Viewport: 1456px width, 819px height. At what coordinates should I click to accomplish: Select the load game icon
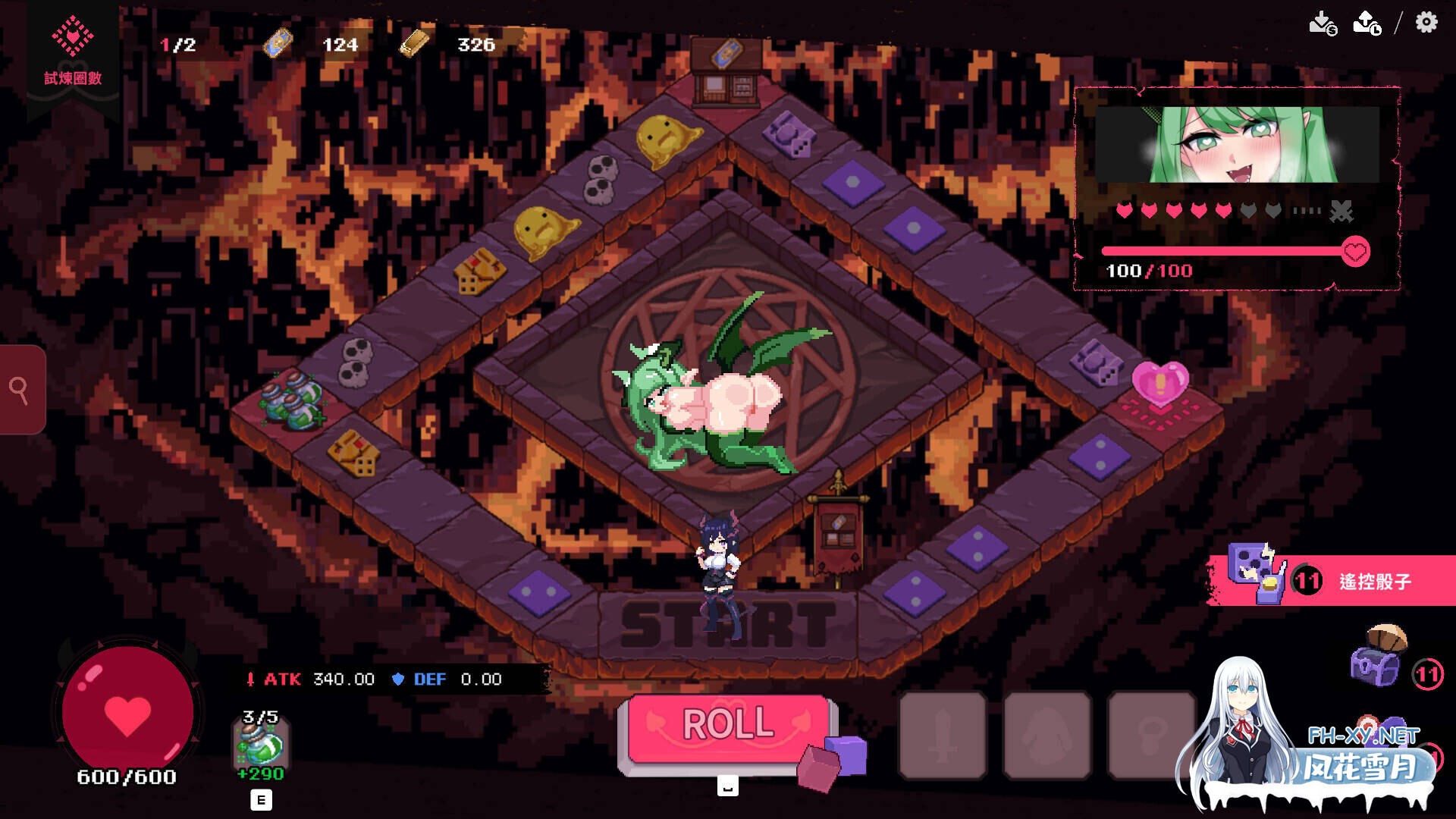(x=1365, y=21)
